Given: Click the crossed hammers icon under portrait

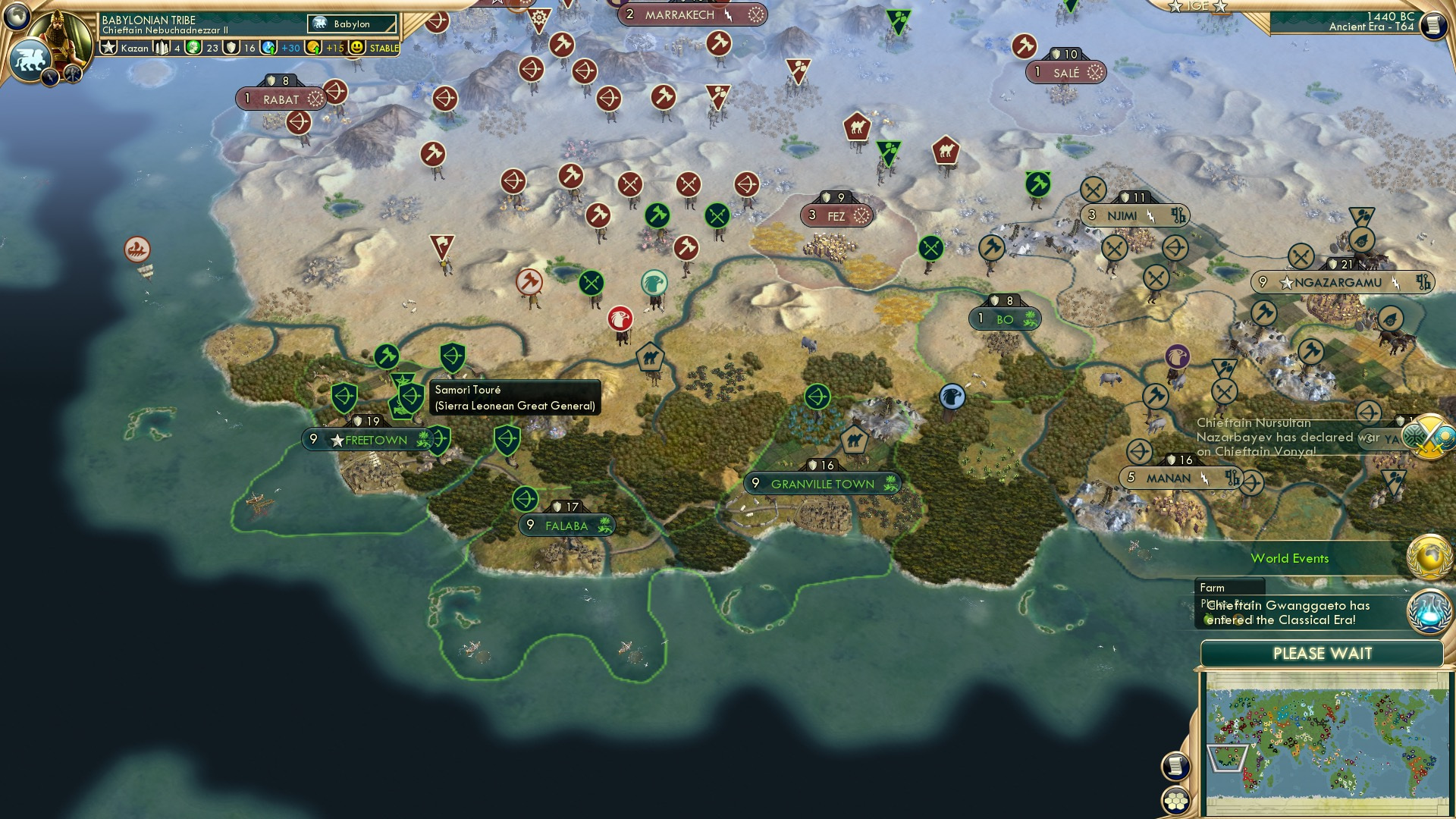Looking at the screenshot, I should (73, 74).
